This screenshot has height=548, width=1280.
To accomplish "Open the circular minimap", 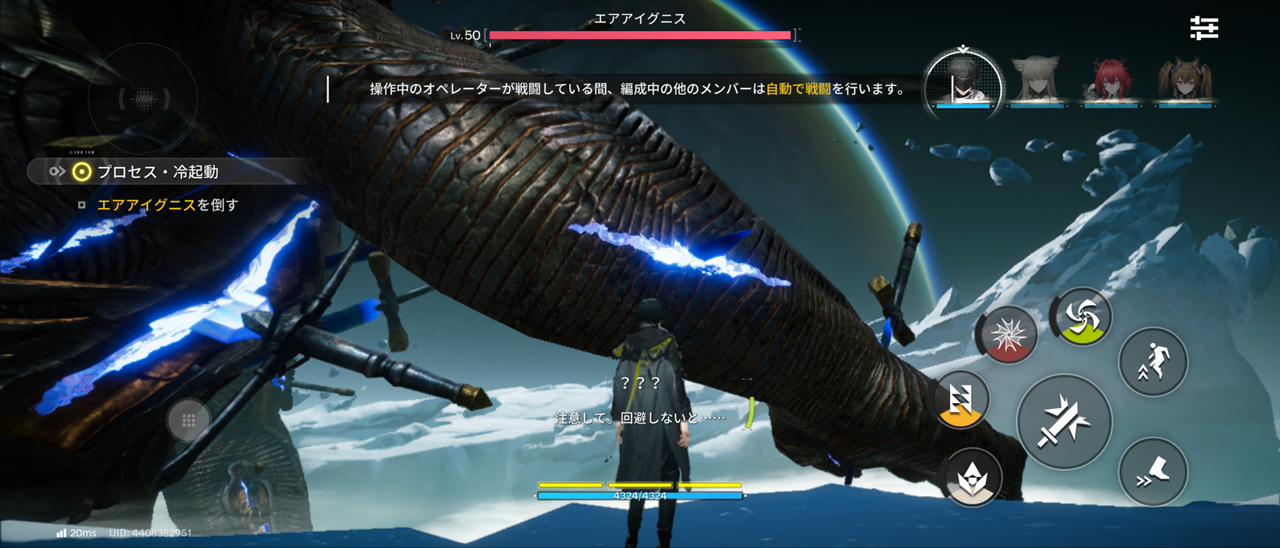I will (x=143, y=98).
